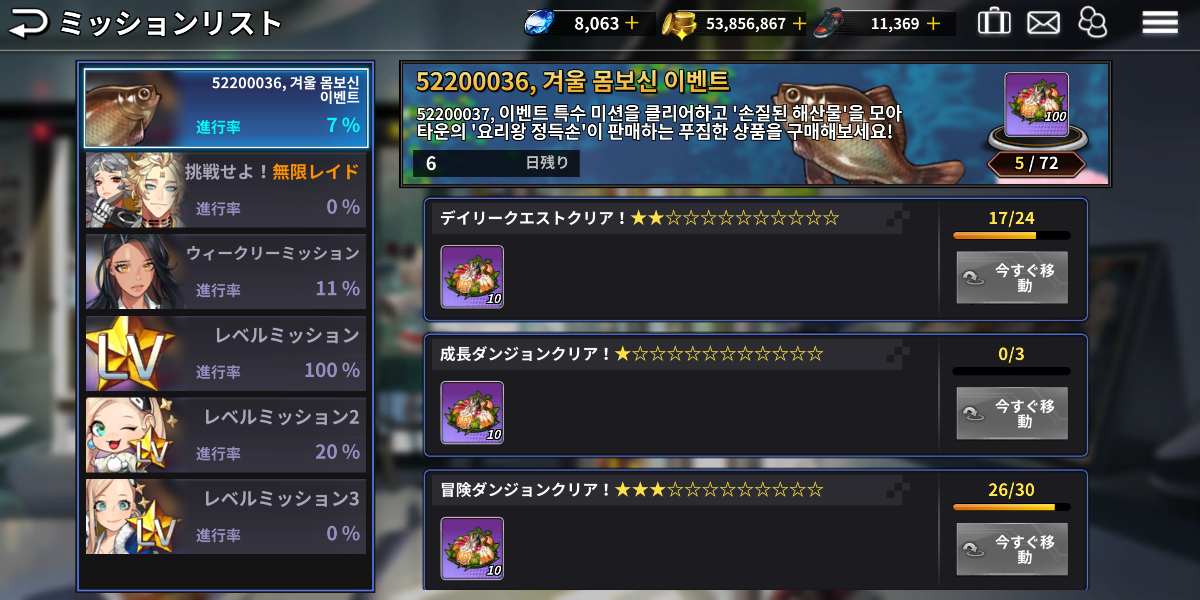Open the hamburger main menu

pyautogui.click(x=1160, y=22)
